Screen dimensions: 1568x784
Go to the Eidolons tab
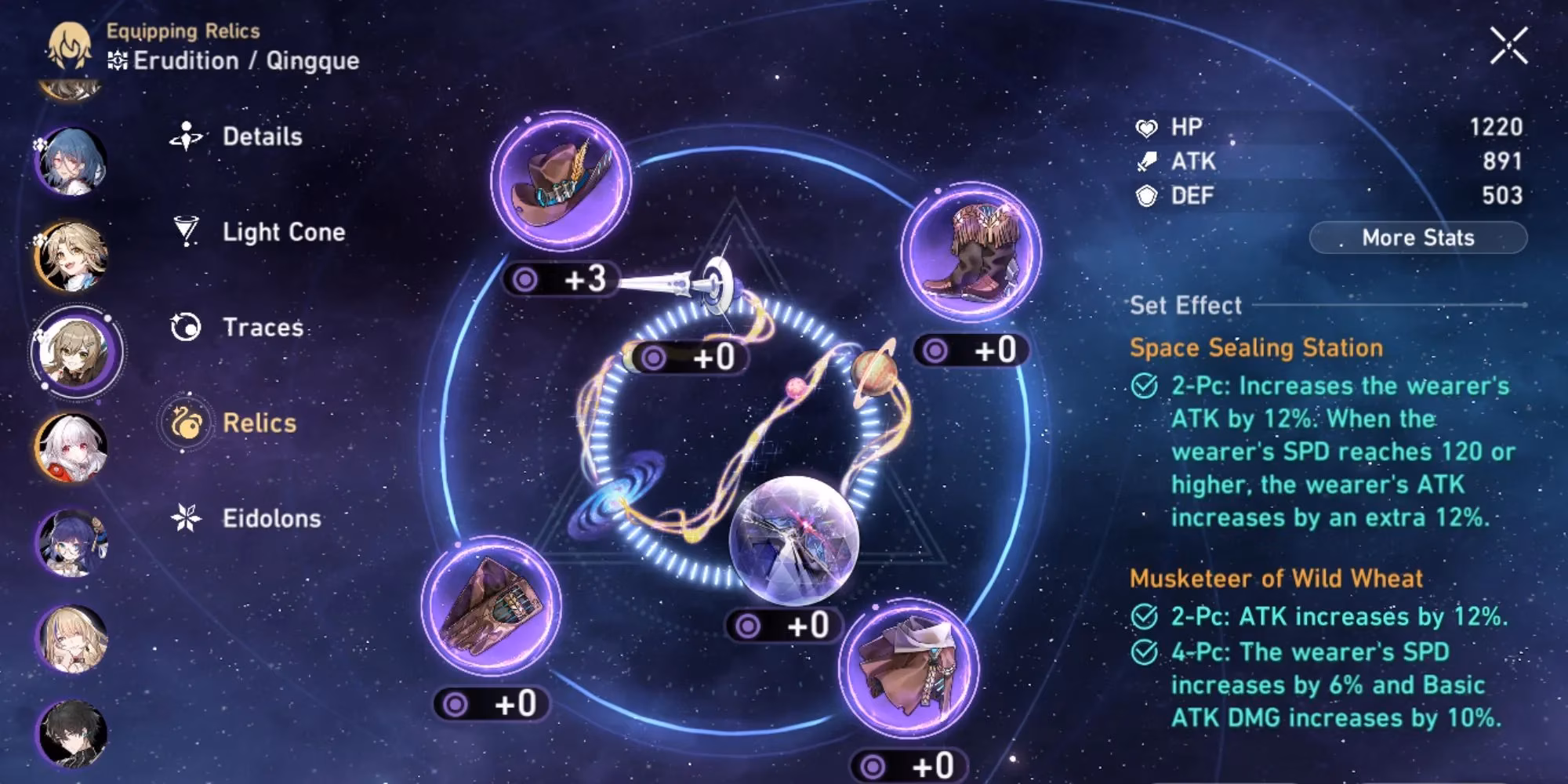[270, 518]
